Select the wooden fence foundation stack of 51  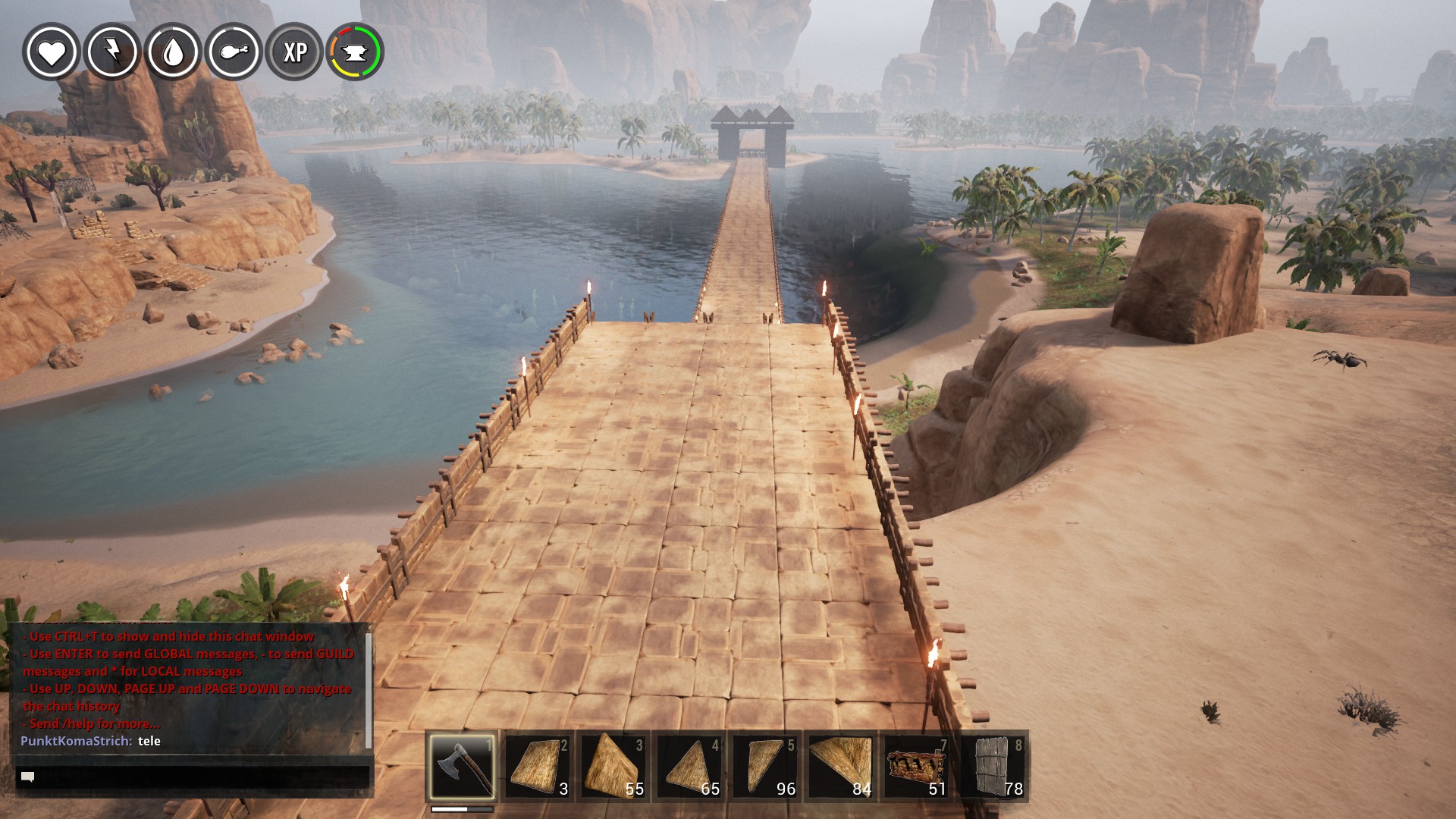917,766
